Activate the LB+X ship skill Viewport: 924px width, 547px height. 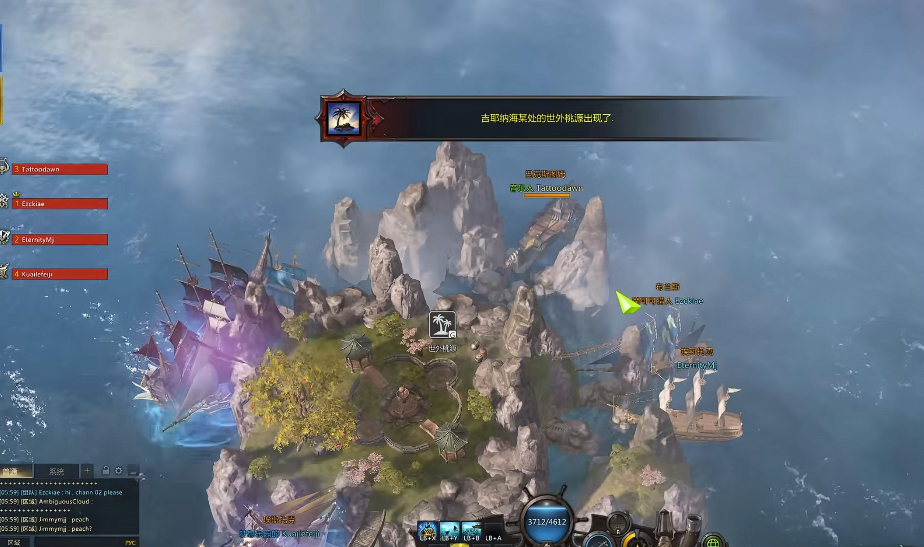(x=428, y=530)
